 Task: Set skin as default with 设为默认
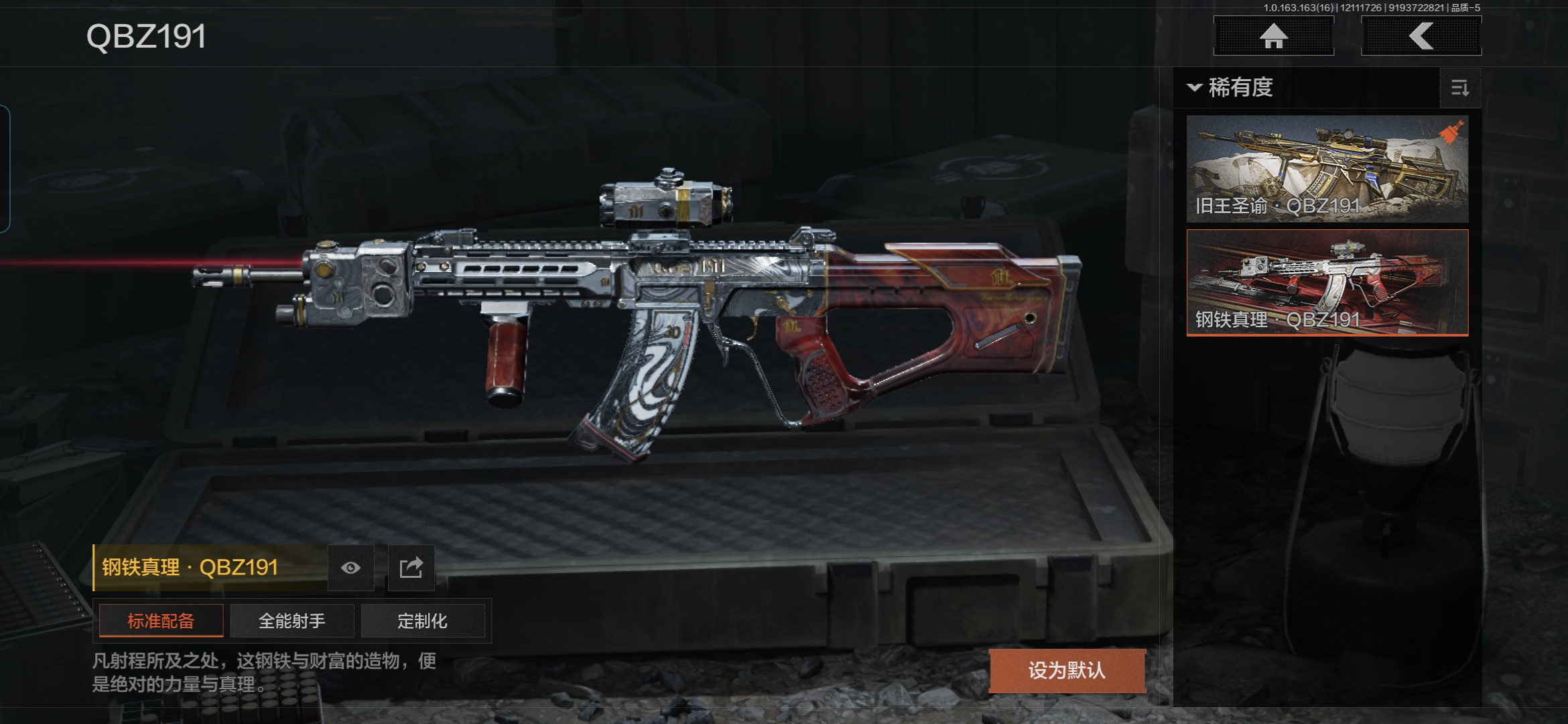(1067, 670)
